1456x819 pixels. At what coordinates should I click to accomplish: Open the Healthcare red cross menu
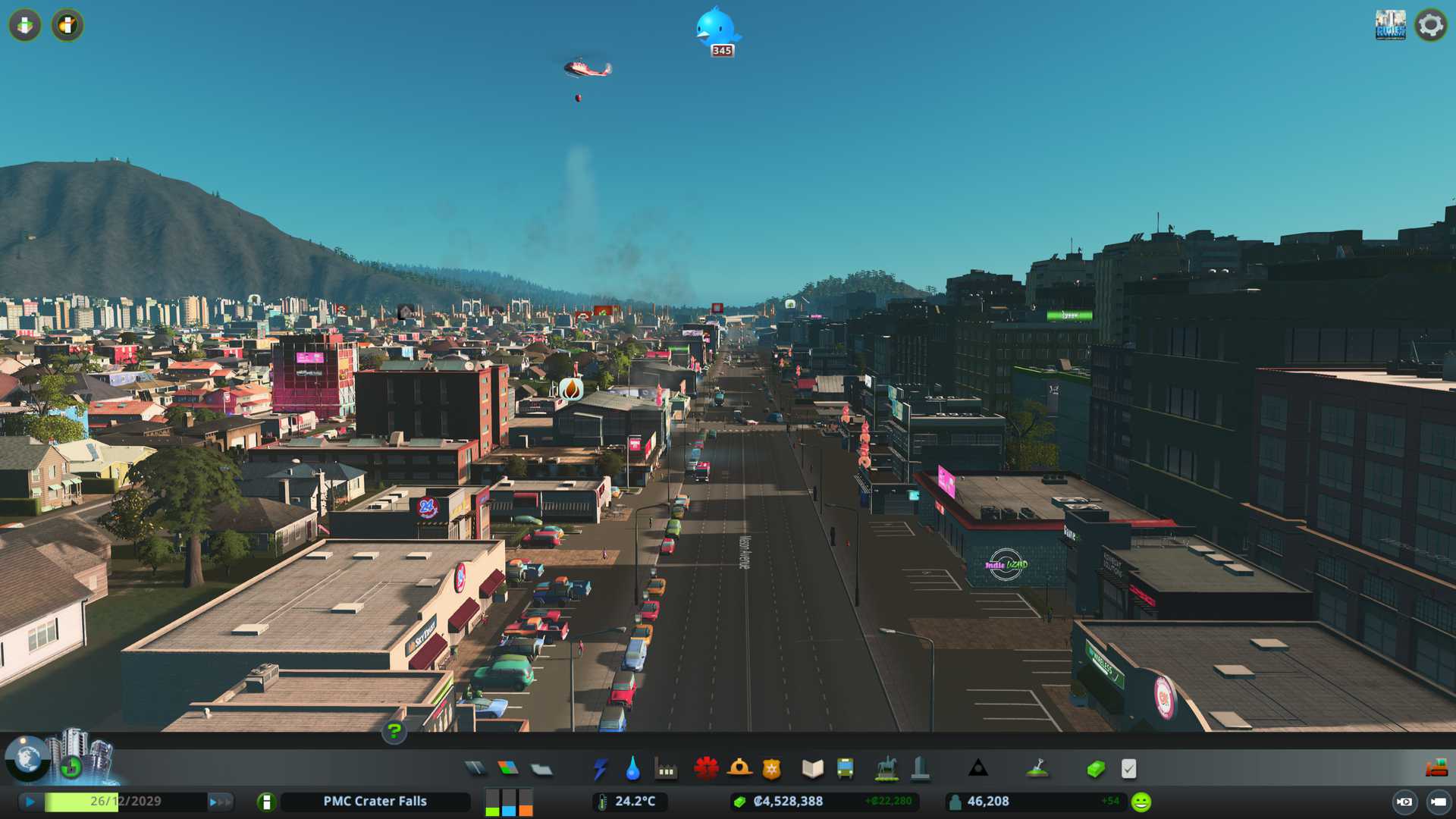click(x=706, y=769)
